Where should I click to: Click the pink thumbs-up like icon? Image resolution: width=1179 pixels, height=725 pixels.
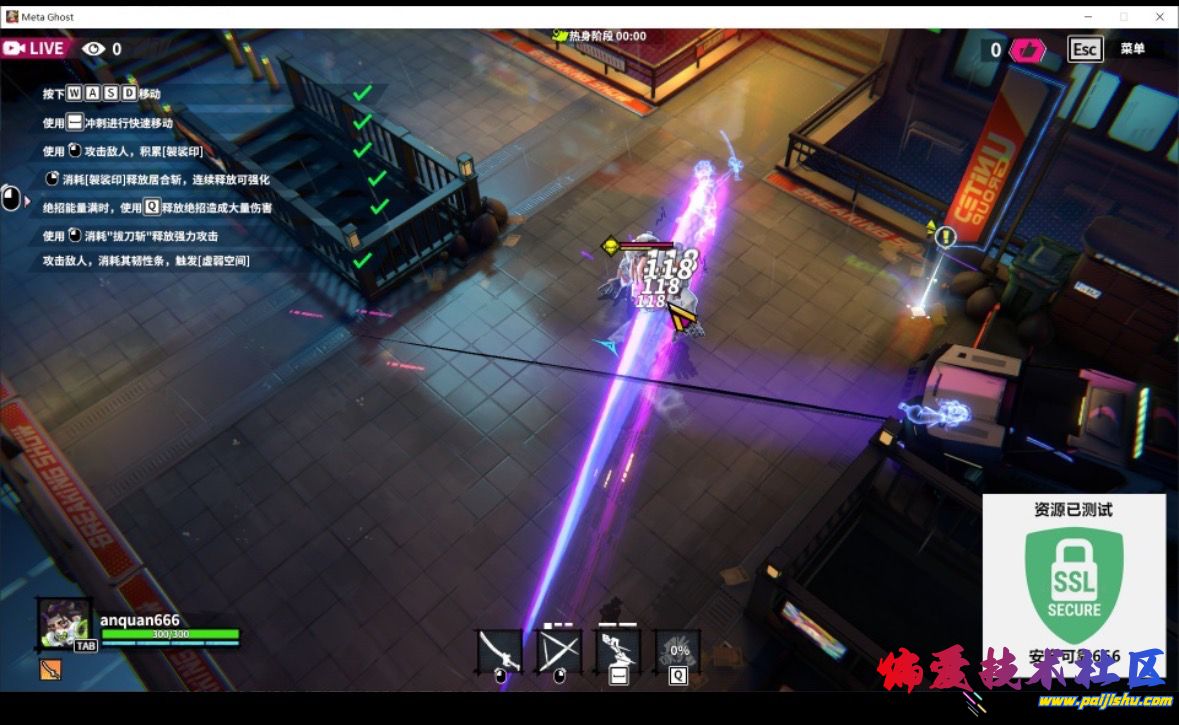1026,50
